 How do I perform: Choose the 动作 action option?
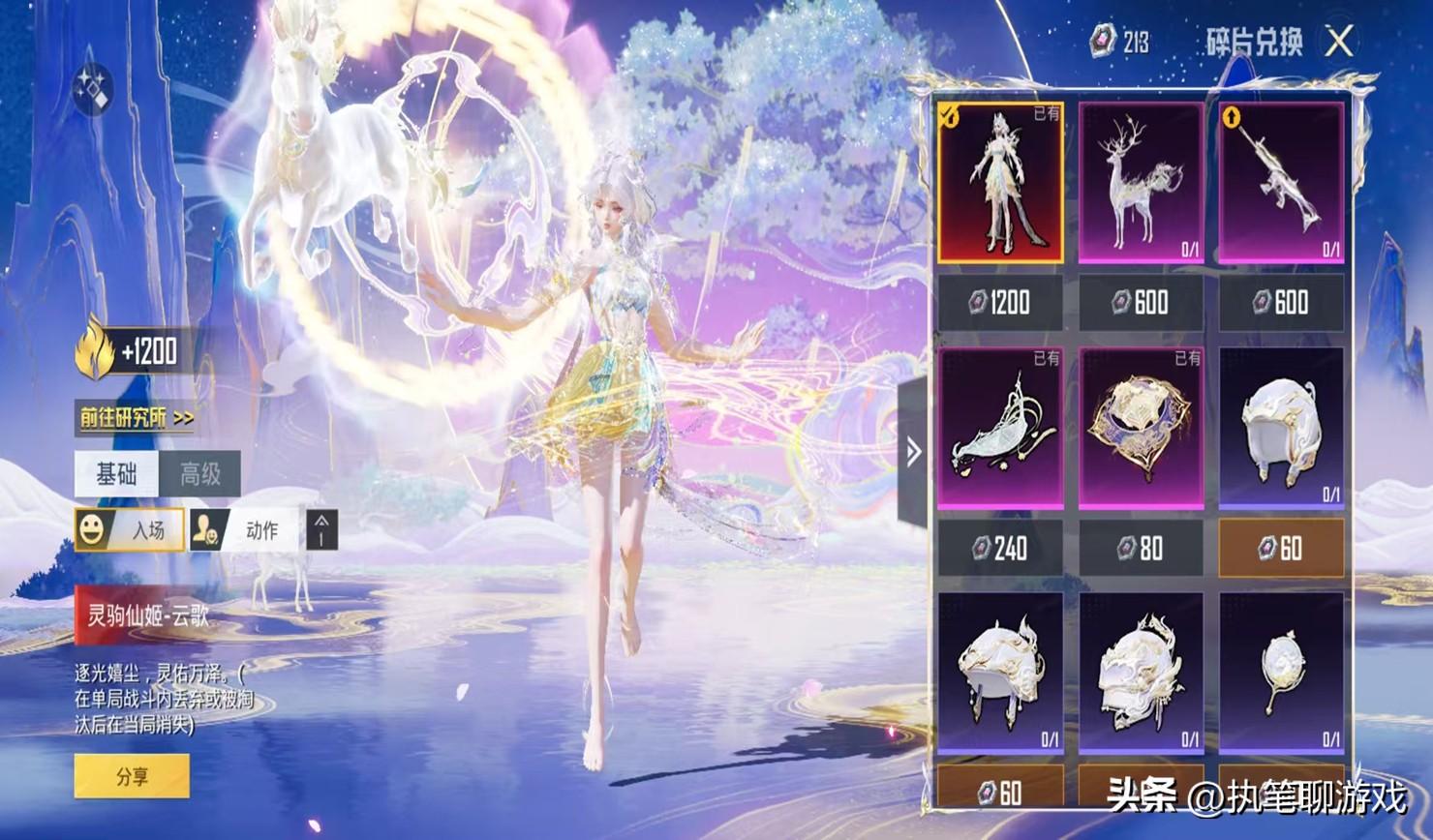[246, 530]
